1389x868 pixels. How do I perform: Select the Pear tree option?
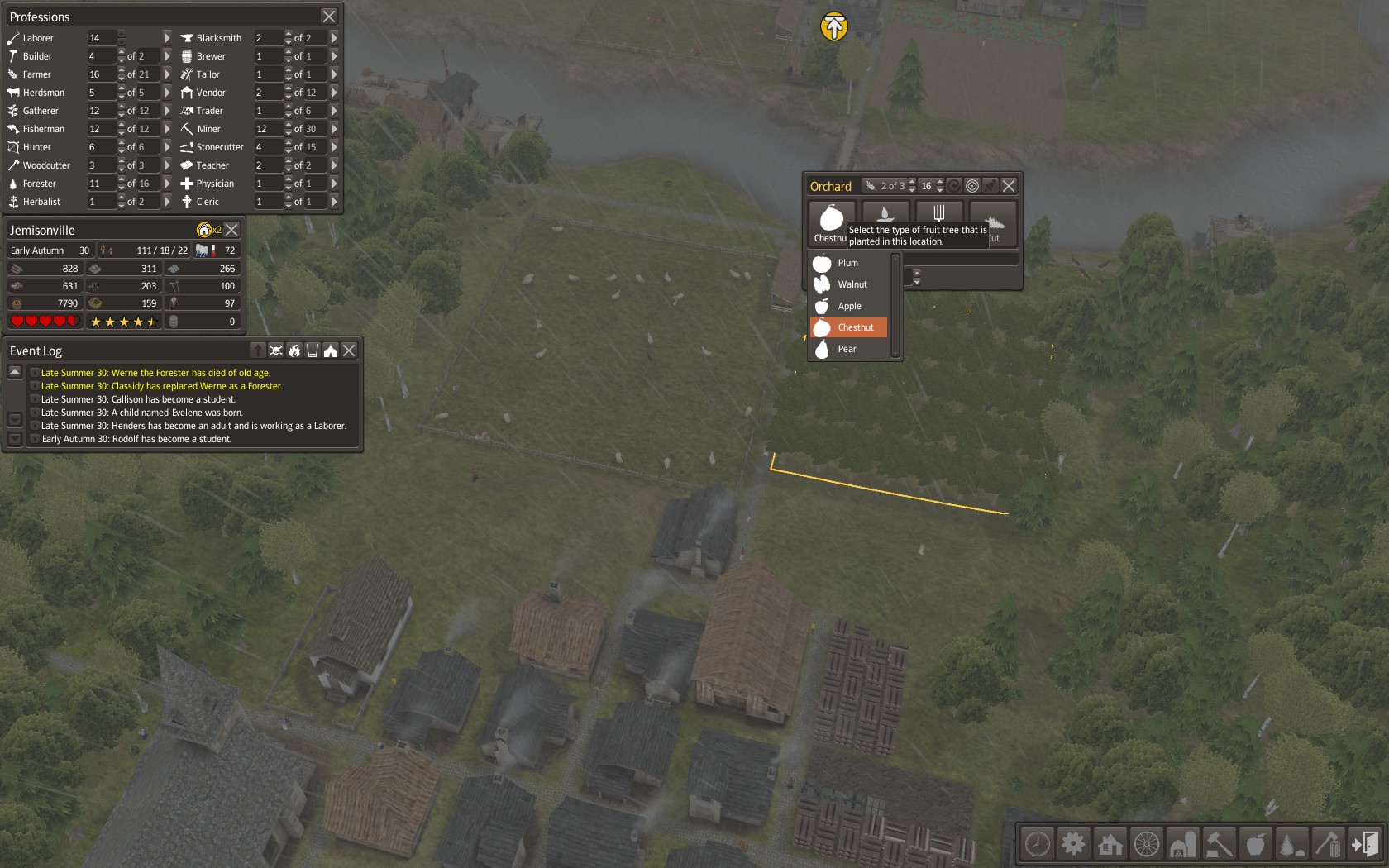click(x=847, y=349)
